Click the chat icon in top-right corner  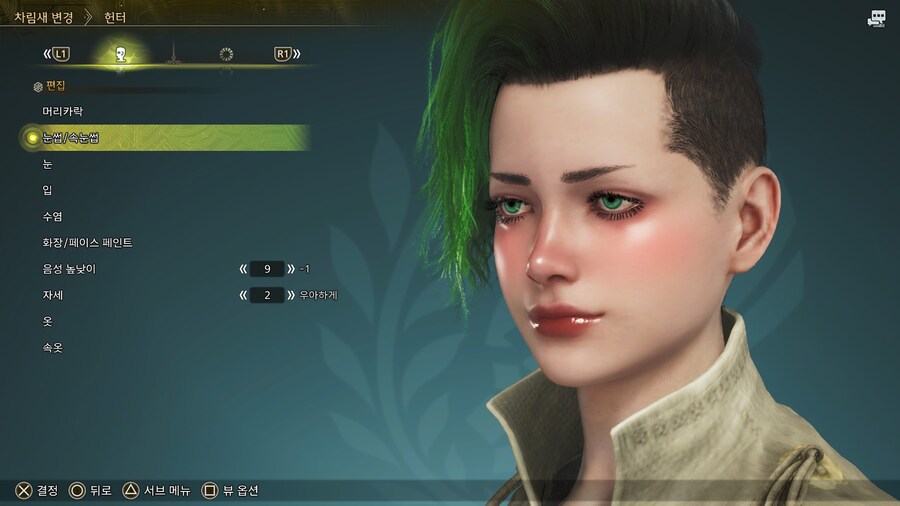pos(877,17)
